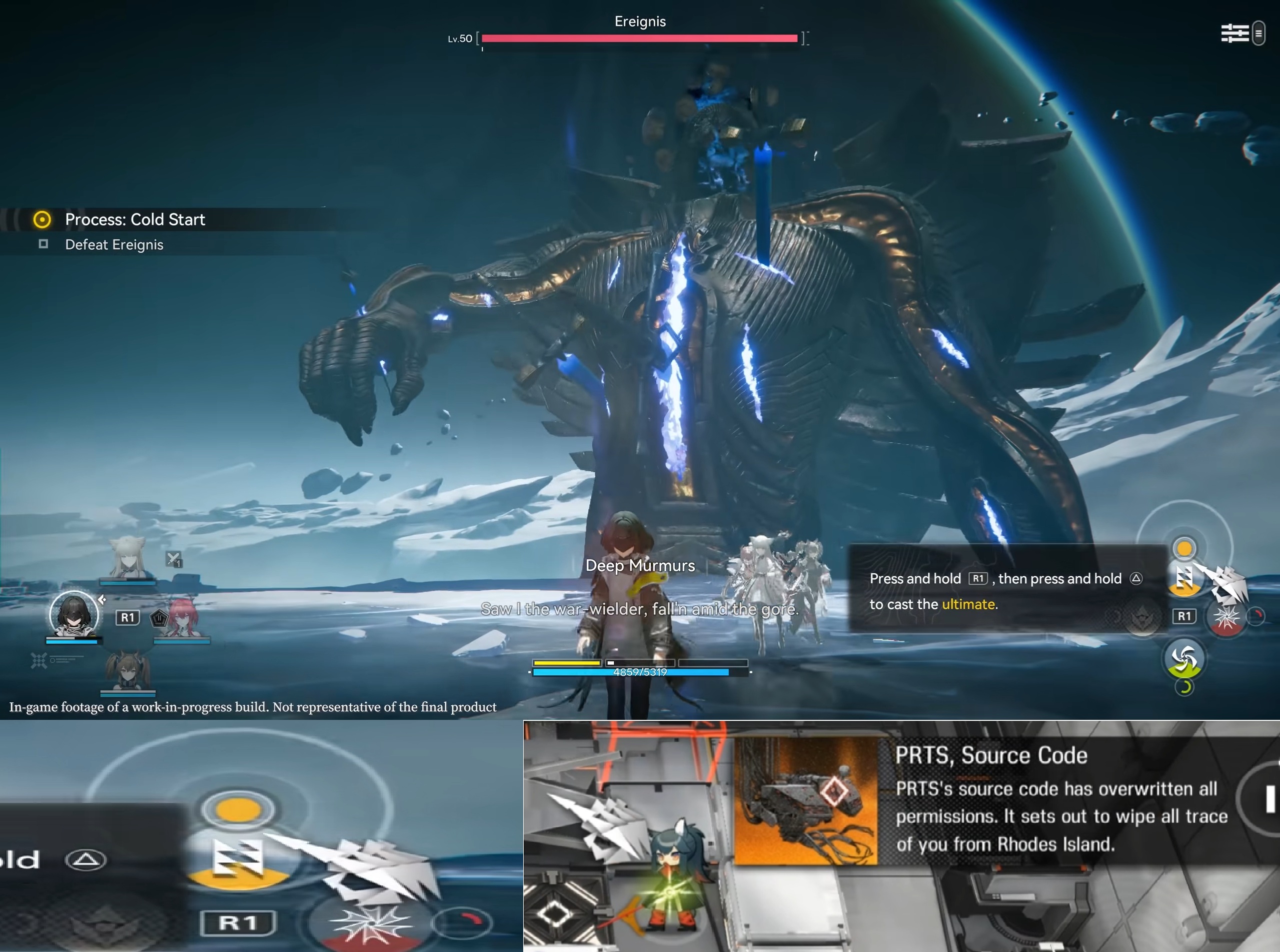Image resolution: width=1280 pixels, height=952 pixels.
Task: Click the black pentagon badge beside the red-haired member
Action: click(159, 618)
